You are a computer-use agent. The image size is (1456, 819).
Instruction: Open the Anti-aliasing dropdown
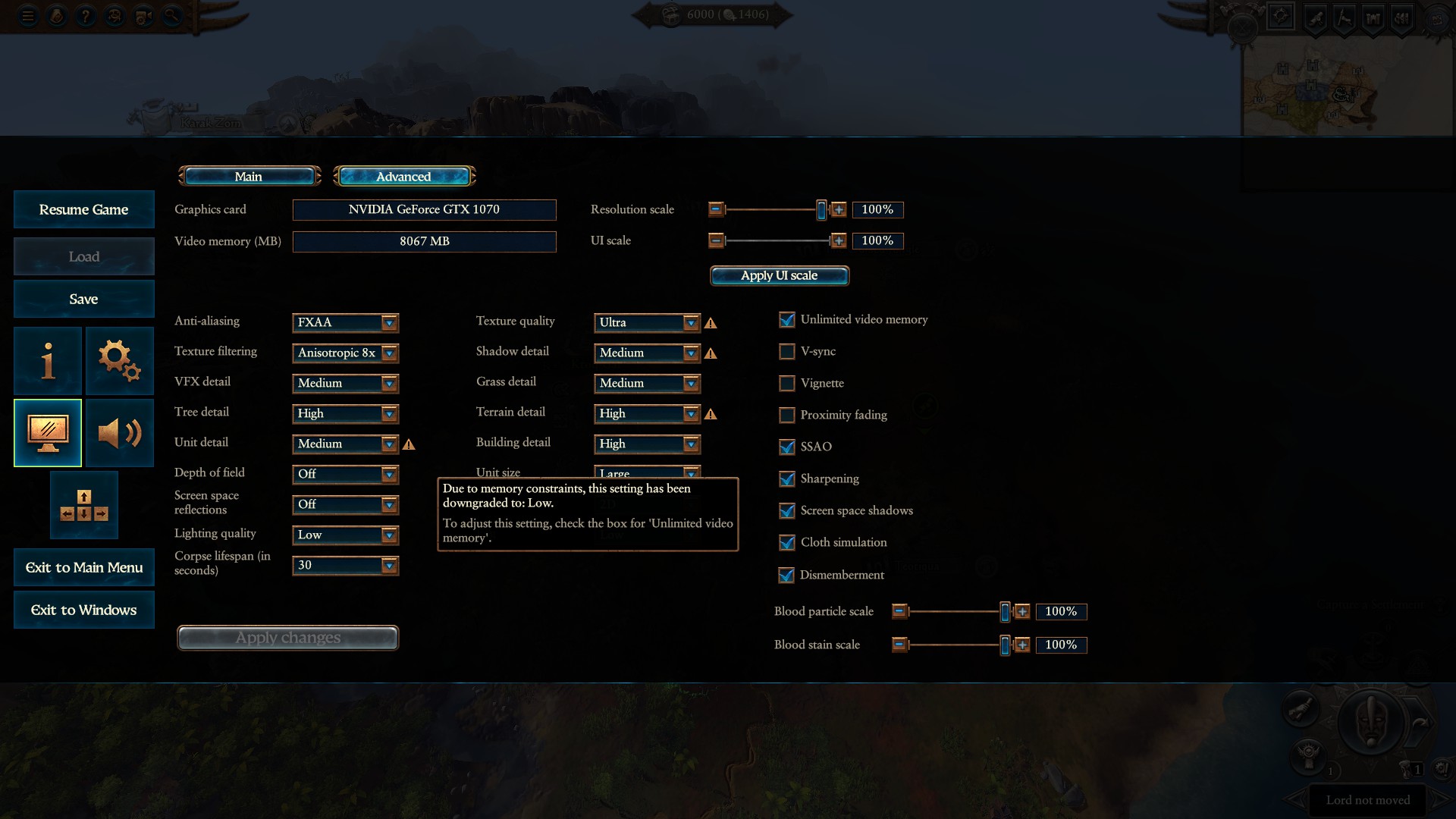345,322
